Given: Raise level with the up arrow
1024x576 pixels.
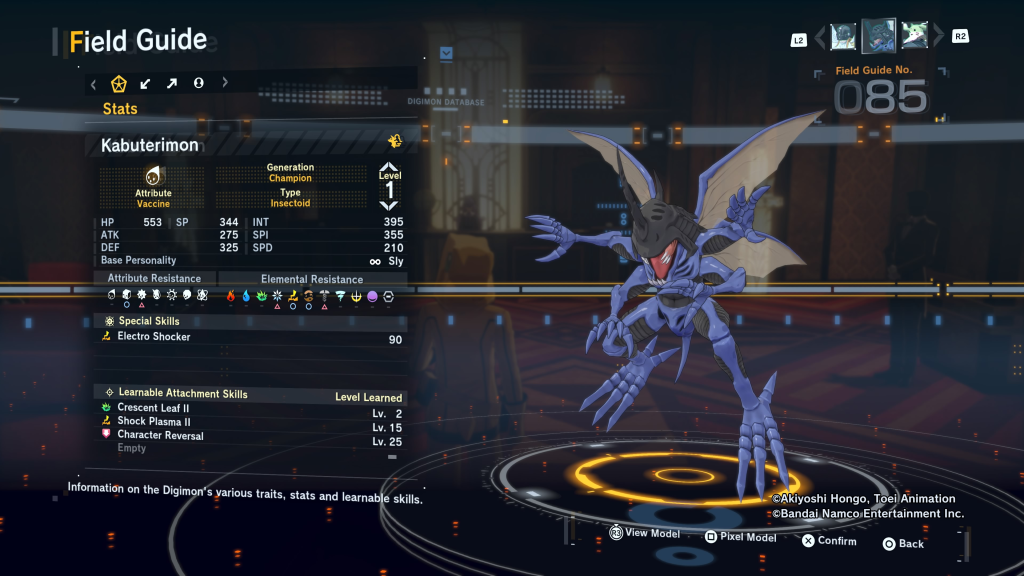Looking at the screenshot, I should coord(389,168).
